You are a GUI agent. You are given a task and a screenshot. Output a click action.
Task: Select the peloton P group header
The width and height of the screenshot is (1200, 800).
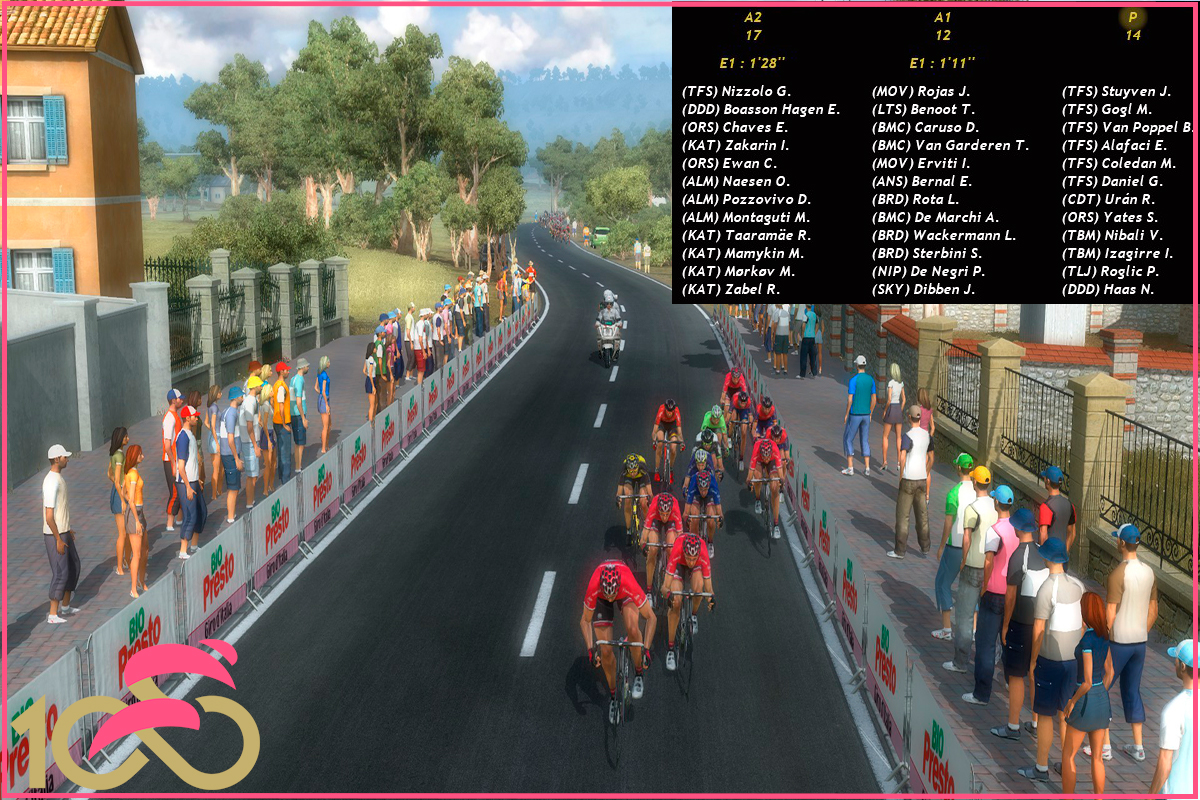(x=1132, y=26)
